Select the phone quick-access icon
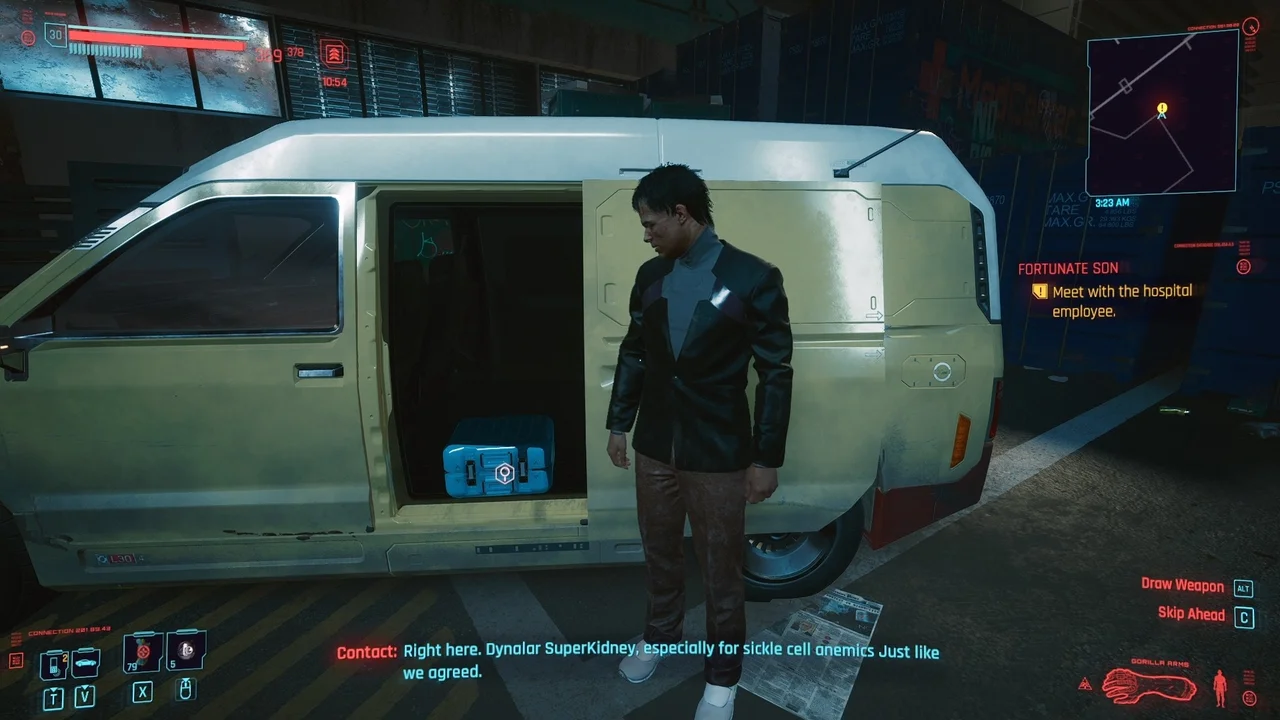This screenshot has width=1280, height=720. pyautogui.click(x=53, y=664)
